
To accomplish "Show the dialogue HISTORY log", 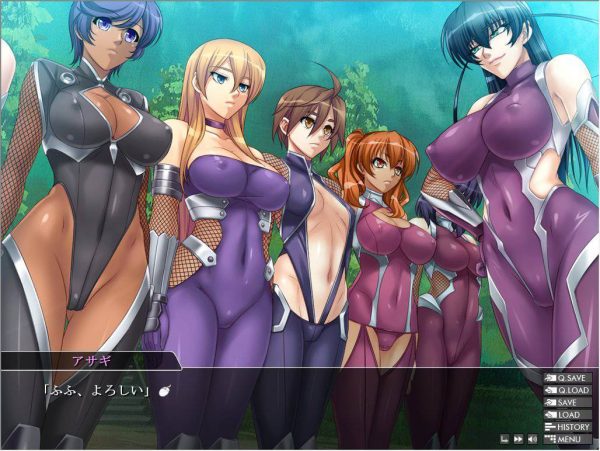I will coord(567,426).
